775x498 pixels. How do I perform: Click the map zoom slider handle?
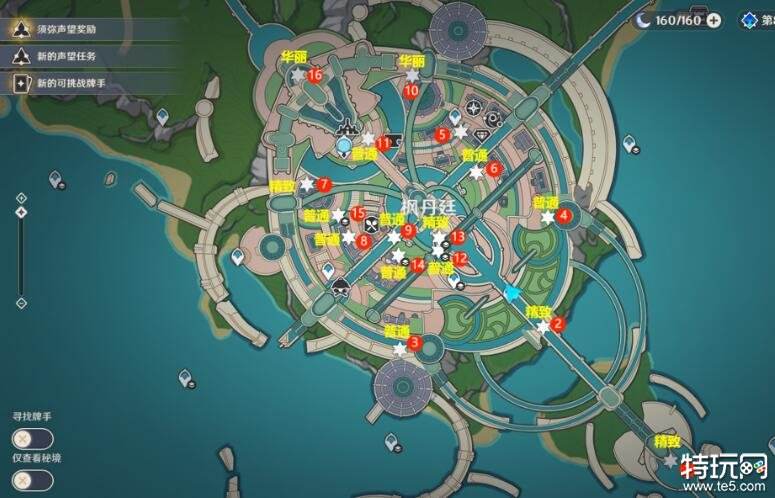click(19, 211)
